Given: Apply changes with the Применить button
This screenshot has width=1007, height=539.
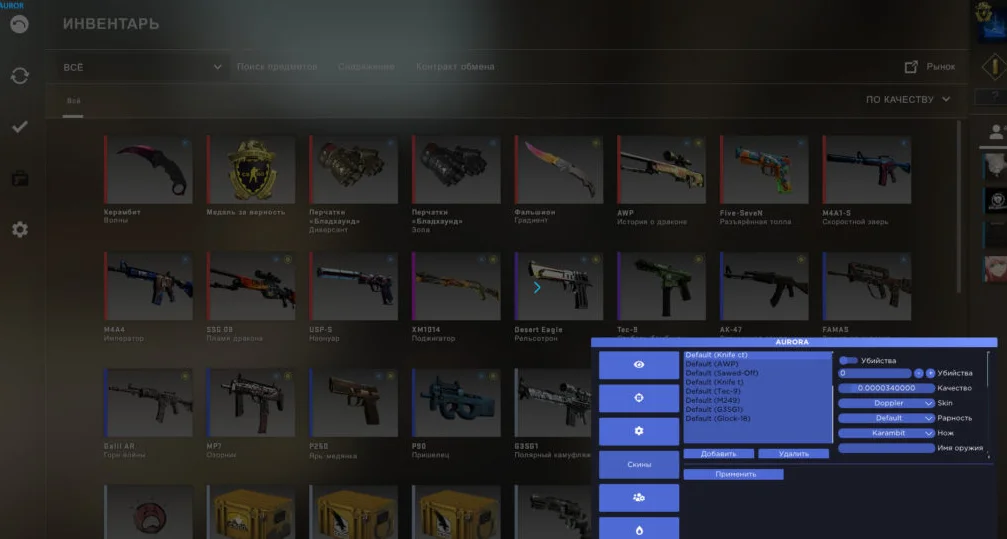Looking at the screenshot, I should click(734, 474).
